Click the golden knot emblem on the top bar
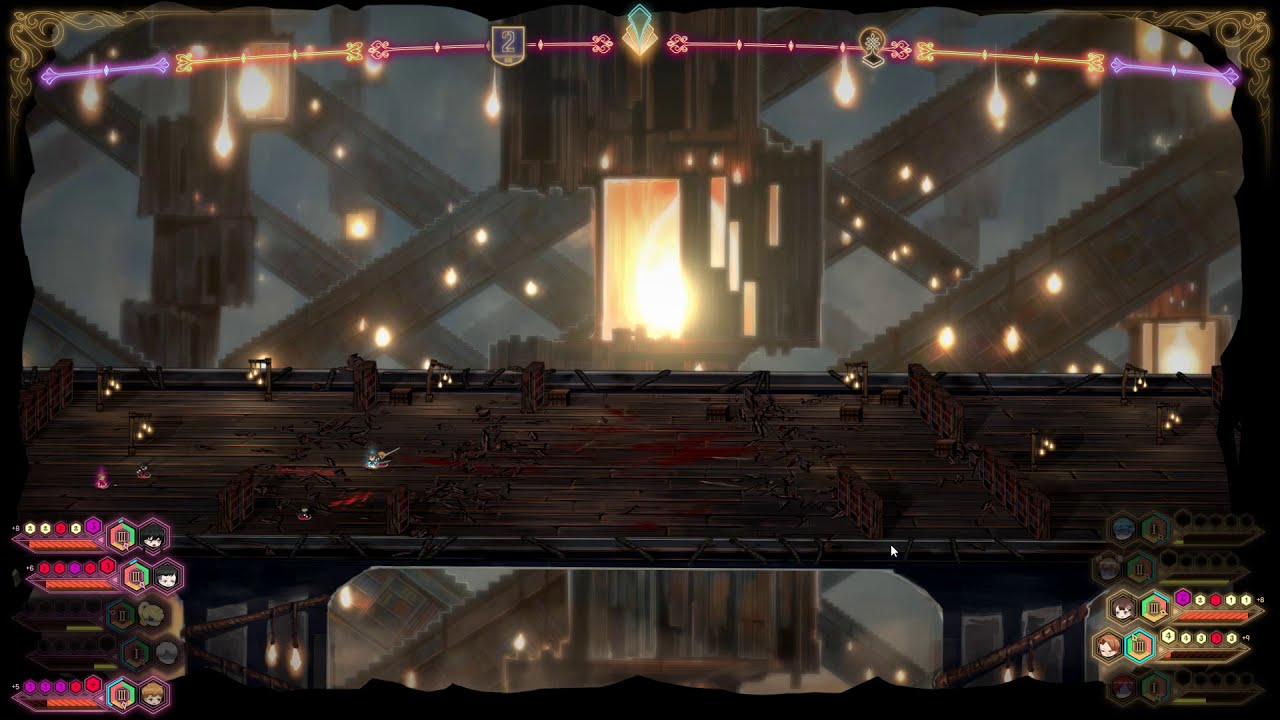 [x=873, y=46]
